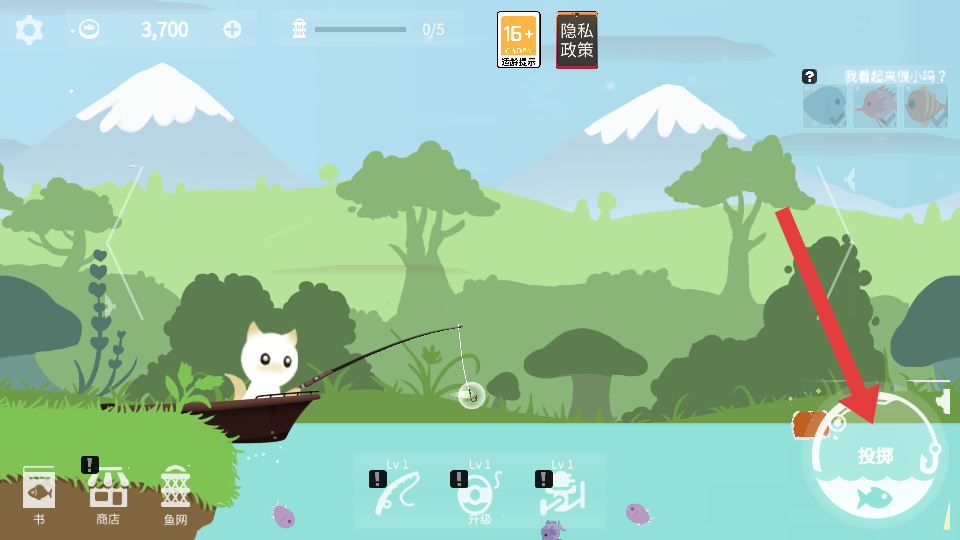Tap the question mark quest help icon

pyautogui.click(x=809, y=76)
